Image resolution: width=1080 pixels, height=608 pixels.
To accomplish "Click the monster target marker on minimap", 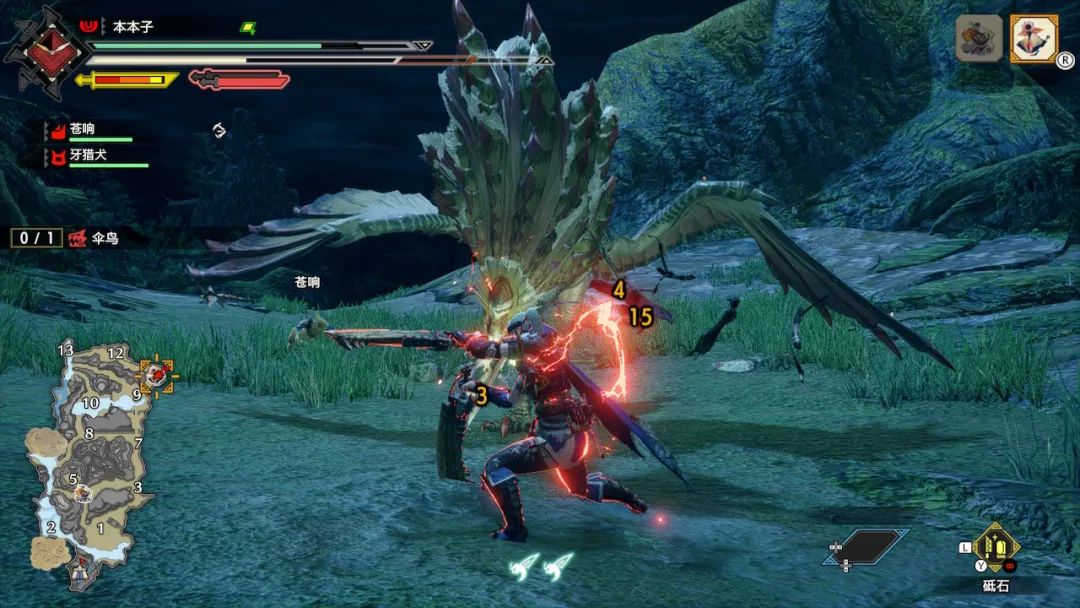I will 156,375.
